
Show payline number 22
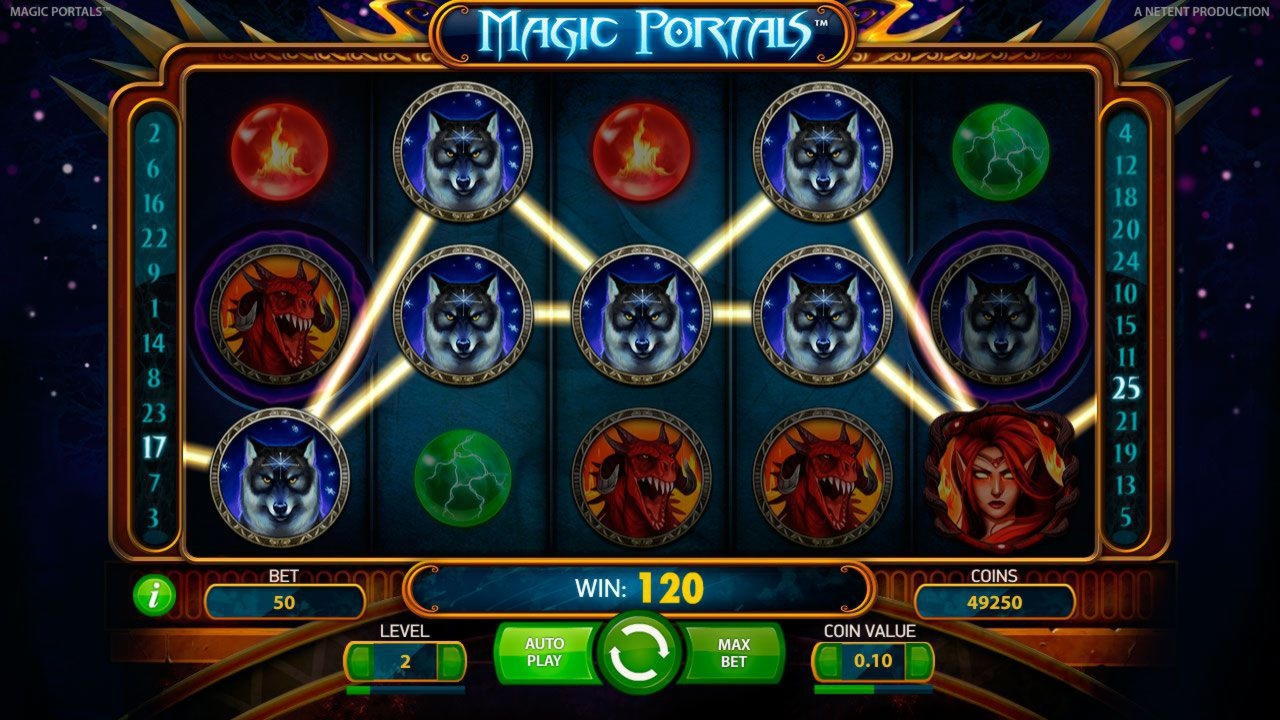tap(153, 238)
